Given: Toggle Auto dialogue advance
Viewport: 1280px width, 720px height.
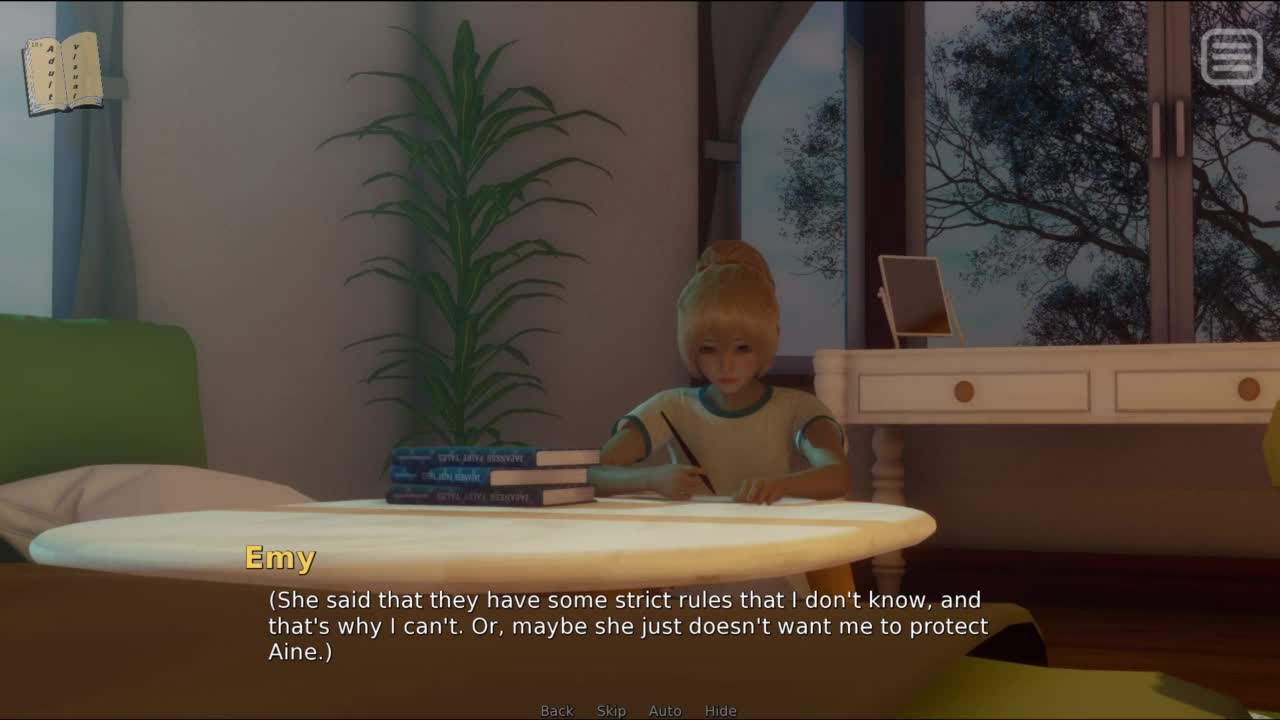Looking at the screenshot, I should (x=665, y=711).
